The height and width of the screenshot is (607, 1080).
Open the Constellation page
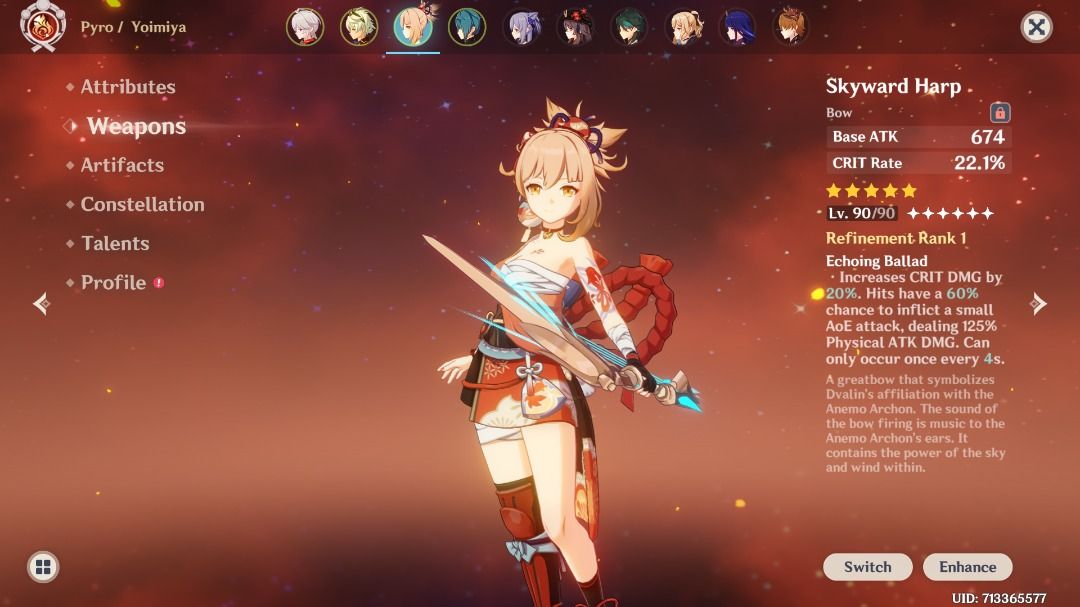tap(142, 204)
